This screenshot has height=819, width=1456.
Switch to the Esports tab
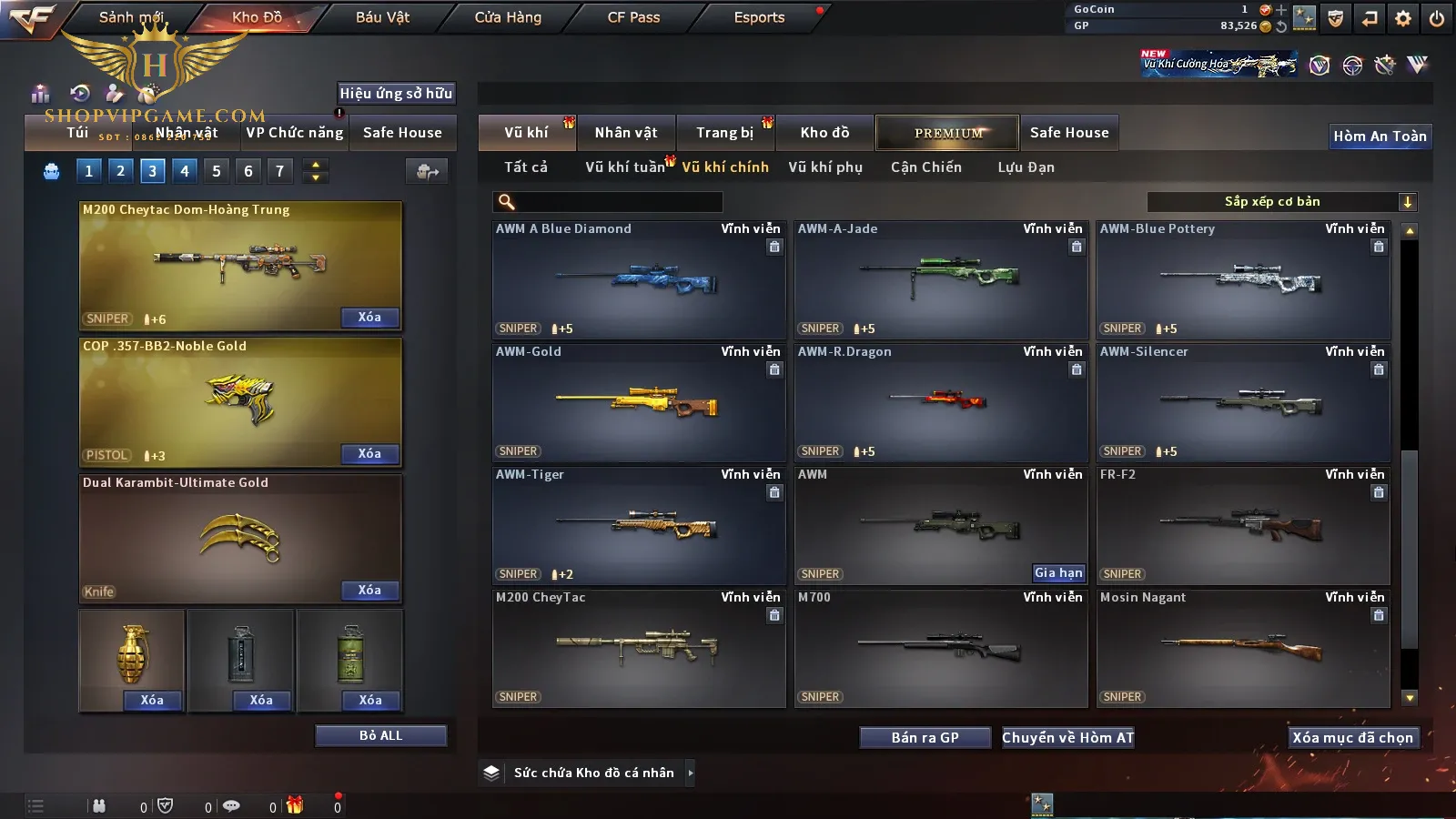tap(759, 17)
